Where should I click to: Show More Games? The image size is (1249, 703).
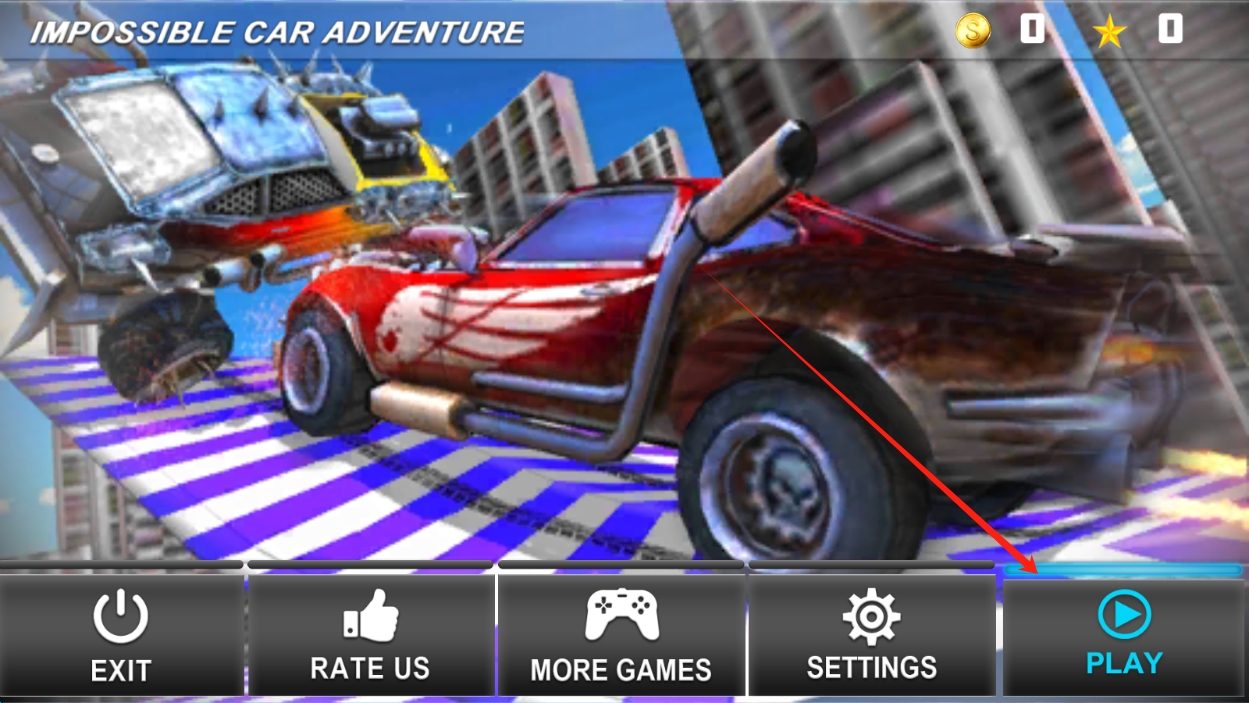pyautogui.click(x=621, y=635)
